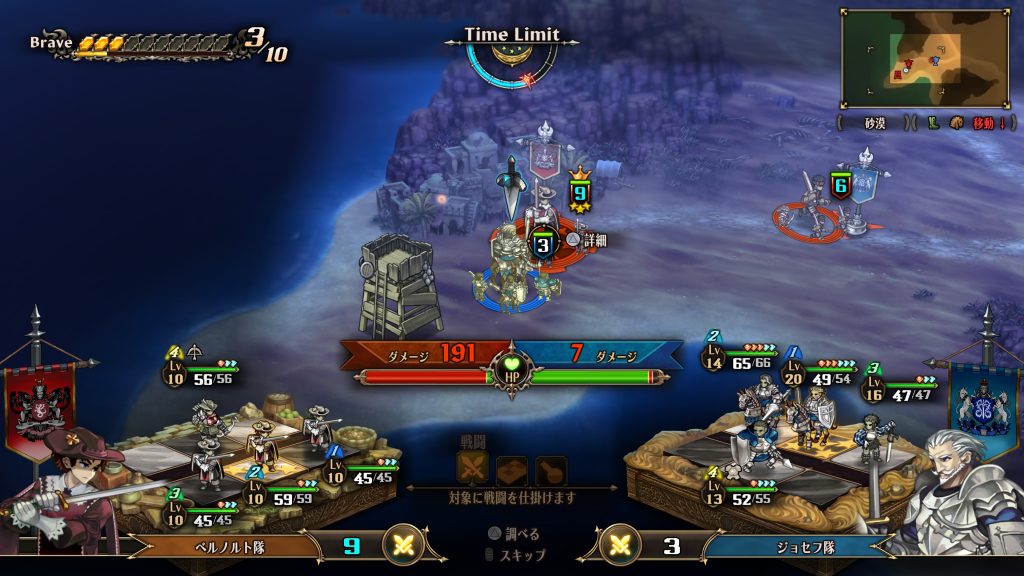The height and width of the screenshot is (576, 1024).
Task: Select the Lv 20 knight with 49/54 HP
Action: (x=819, y=372)
